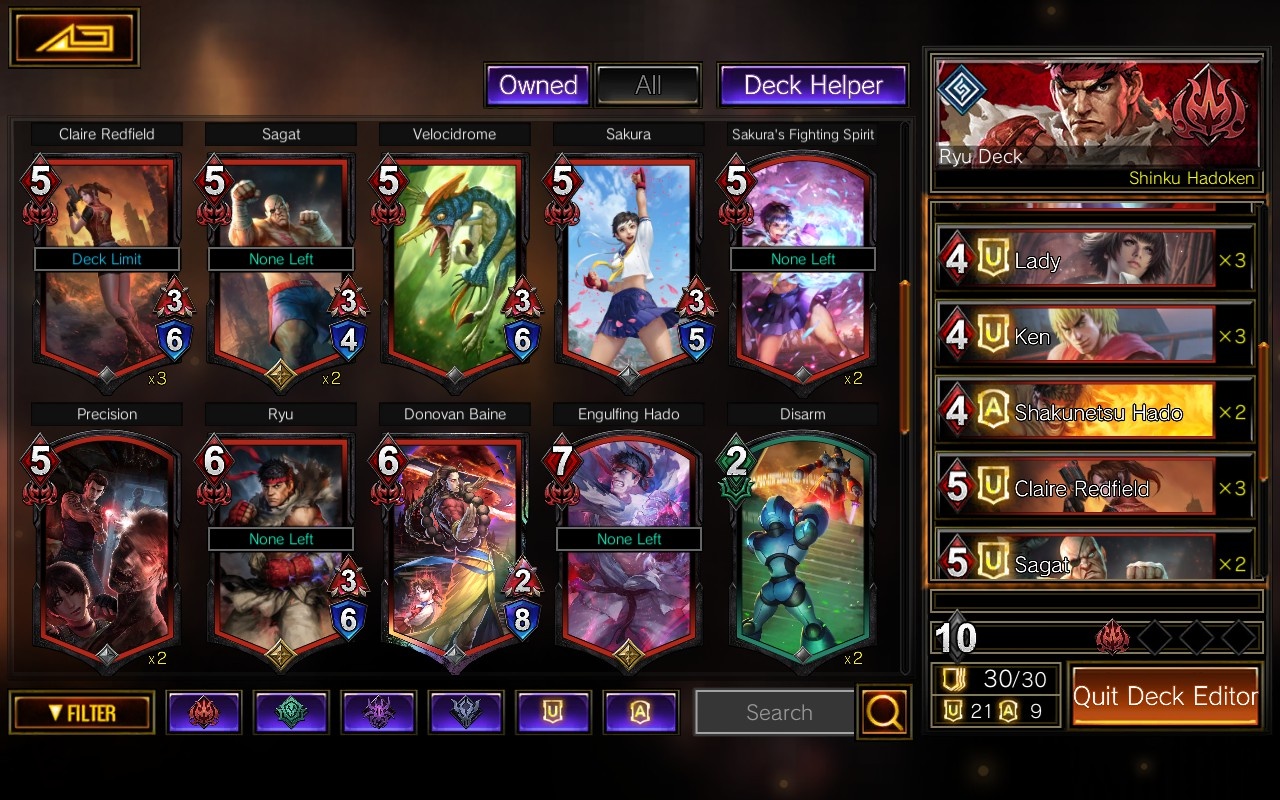Toggle the A action card filter
The image size is (1280, 800).
(x=641, y=712)
